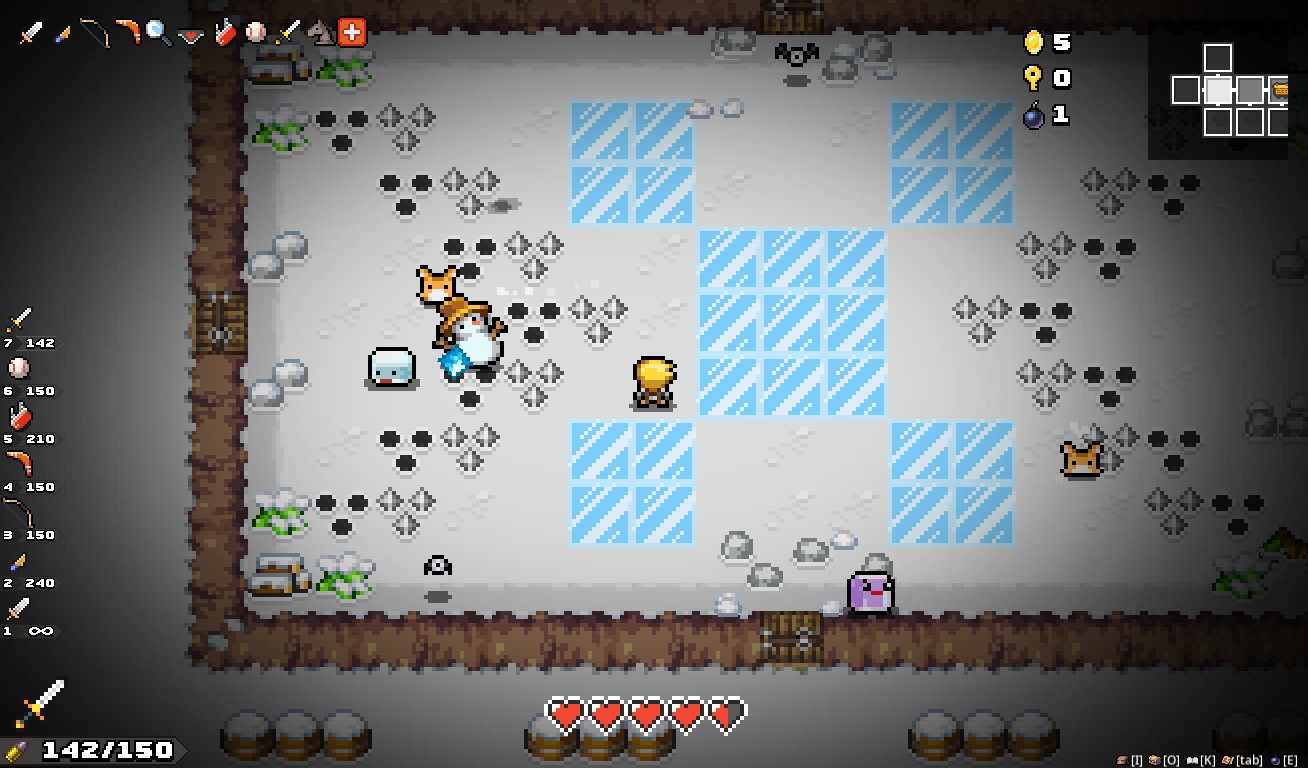Select the baseball icon in the top toolbar
Image resolution: width=1308 pixels, height=768 pixels.
point(255,31)
